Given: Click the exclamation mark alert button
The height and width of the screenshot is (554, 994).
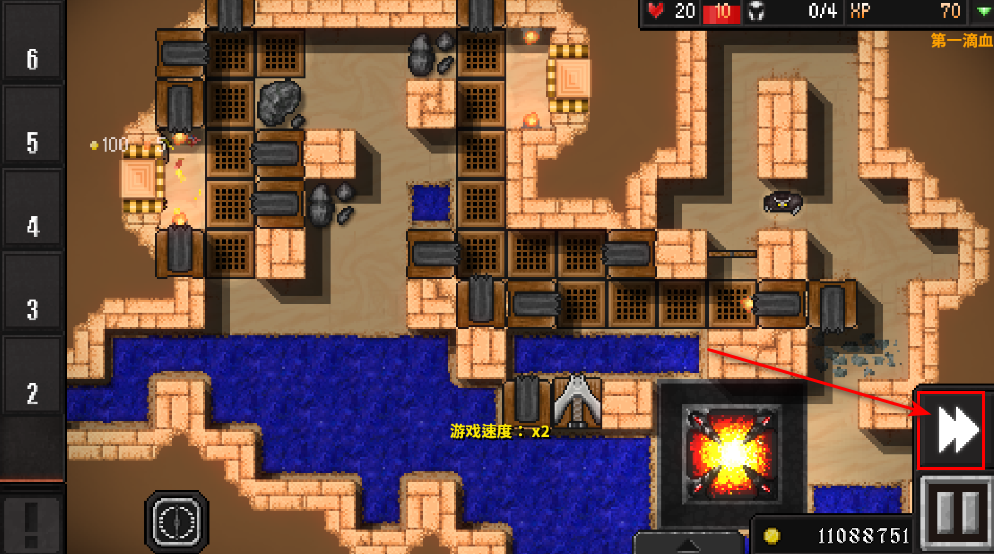Looking at the screenshot, I should (32, 520).
